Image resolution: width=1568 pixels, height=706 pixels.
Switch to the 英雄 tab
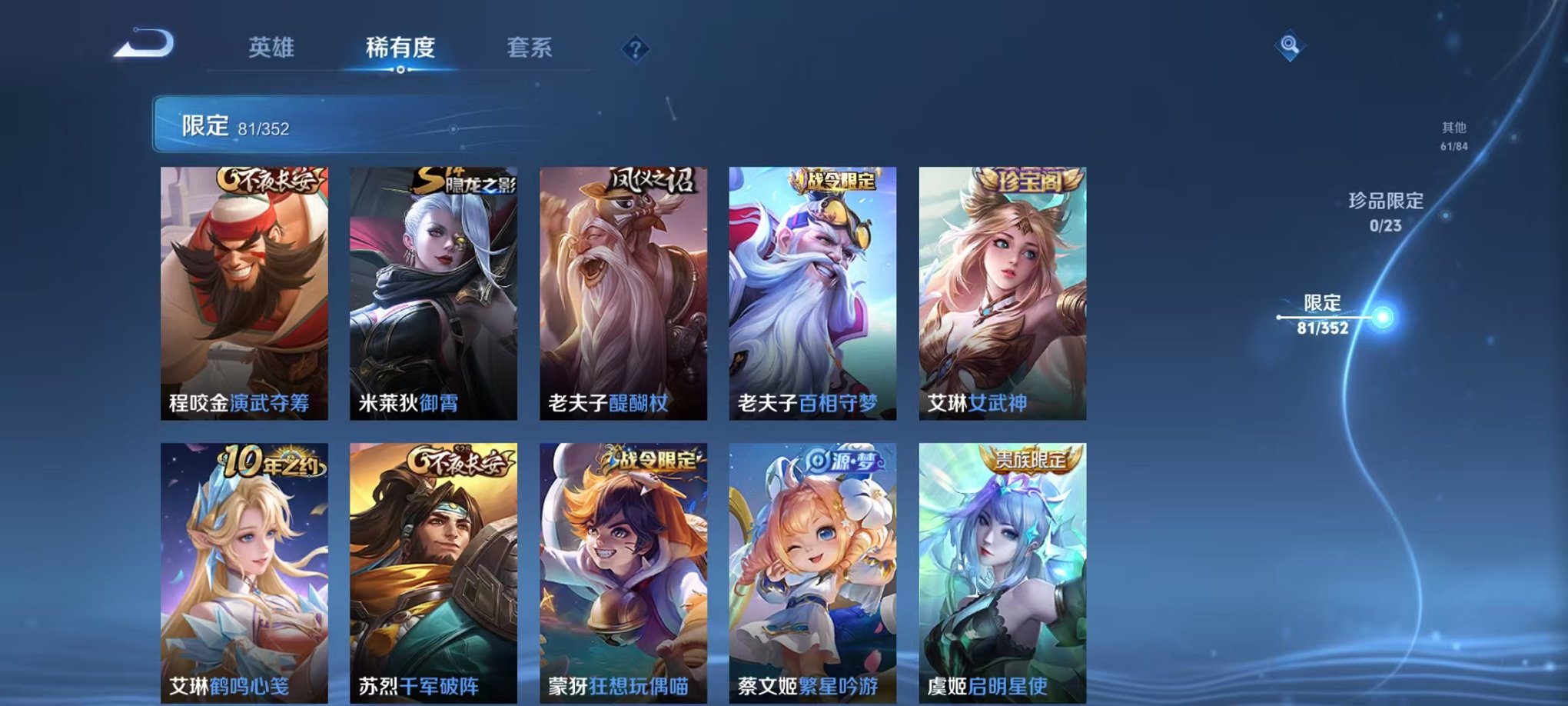click(x=273, y=46)
